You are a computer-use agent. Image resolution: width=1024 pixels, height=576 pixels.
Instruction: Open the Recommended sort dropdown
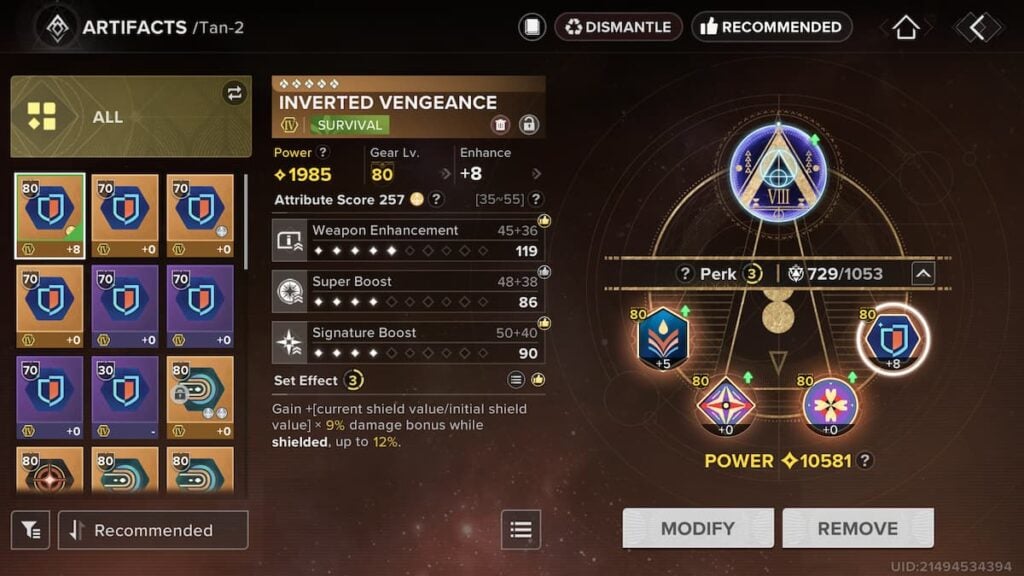click(153, 530)
